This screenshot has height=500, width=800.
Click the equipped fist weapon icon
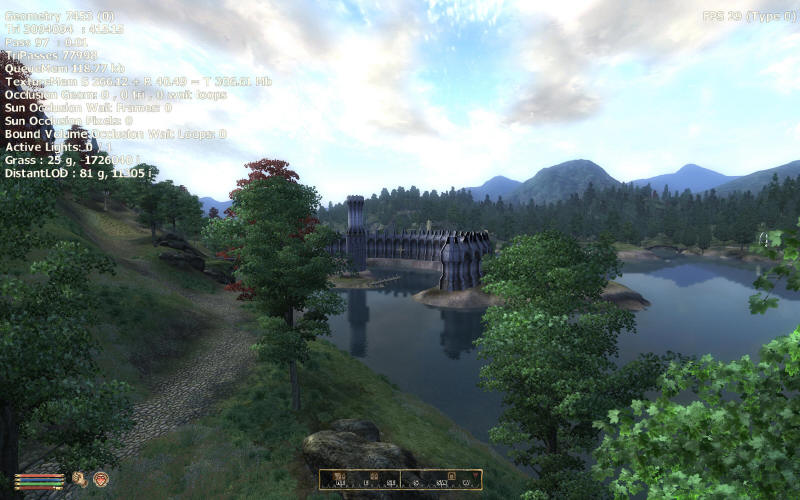click(x=79, y=479)
